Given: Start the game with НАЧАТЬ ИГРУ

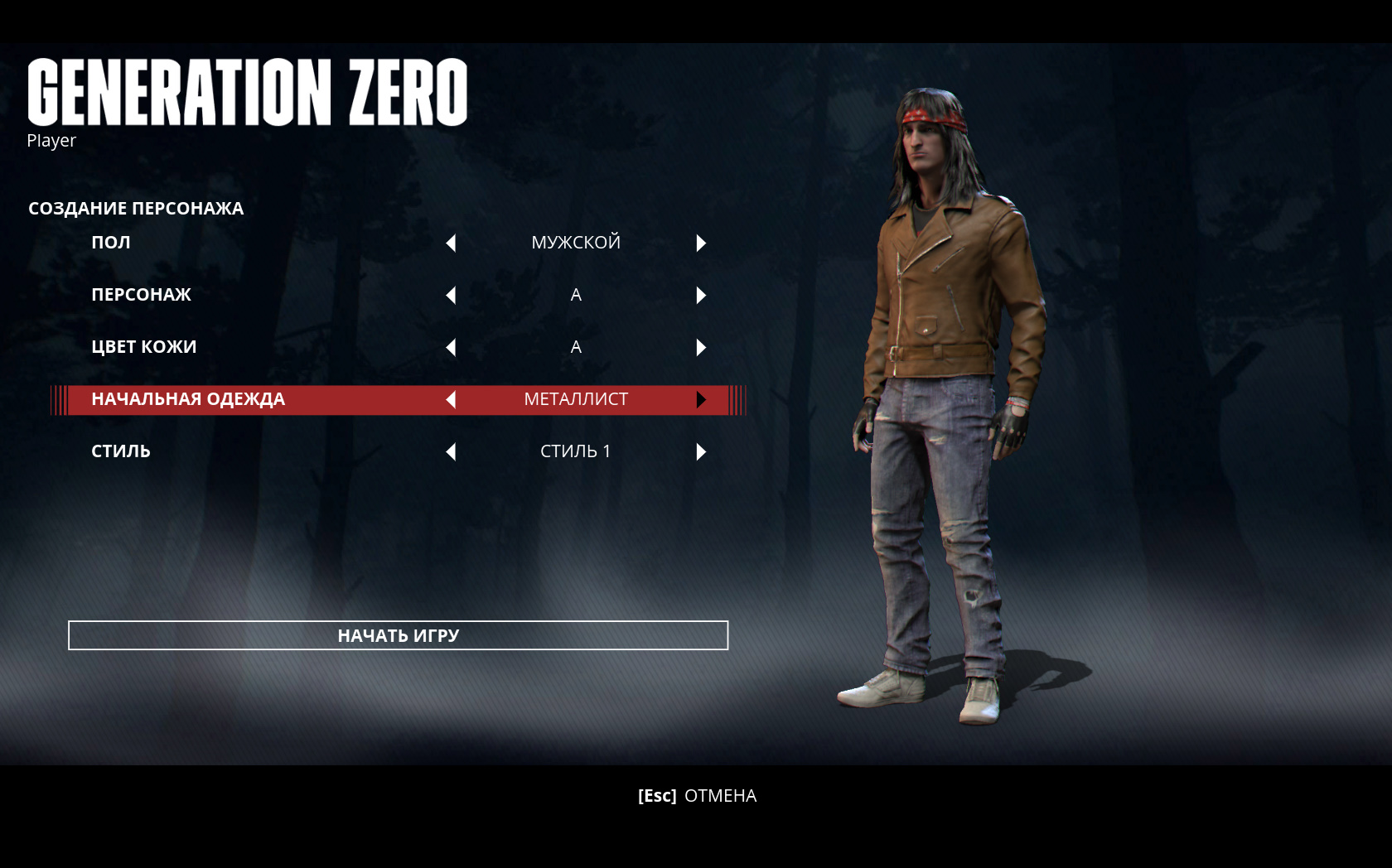Looking at the screenshot, I should pos(398,635).
